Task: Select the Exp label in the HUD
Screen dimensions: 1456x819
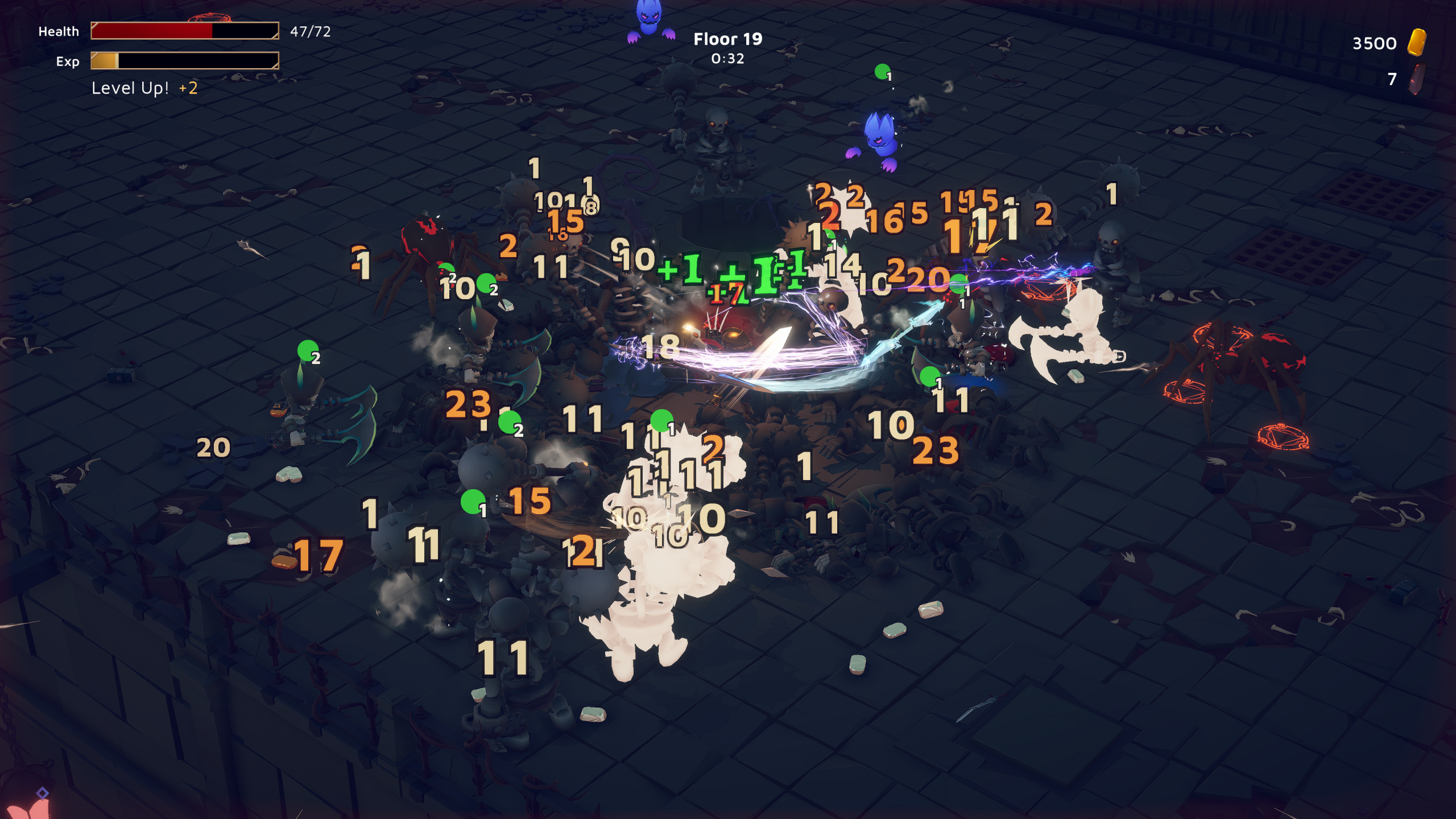Action: pyautogui.click(x=68, y=62)
